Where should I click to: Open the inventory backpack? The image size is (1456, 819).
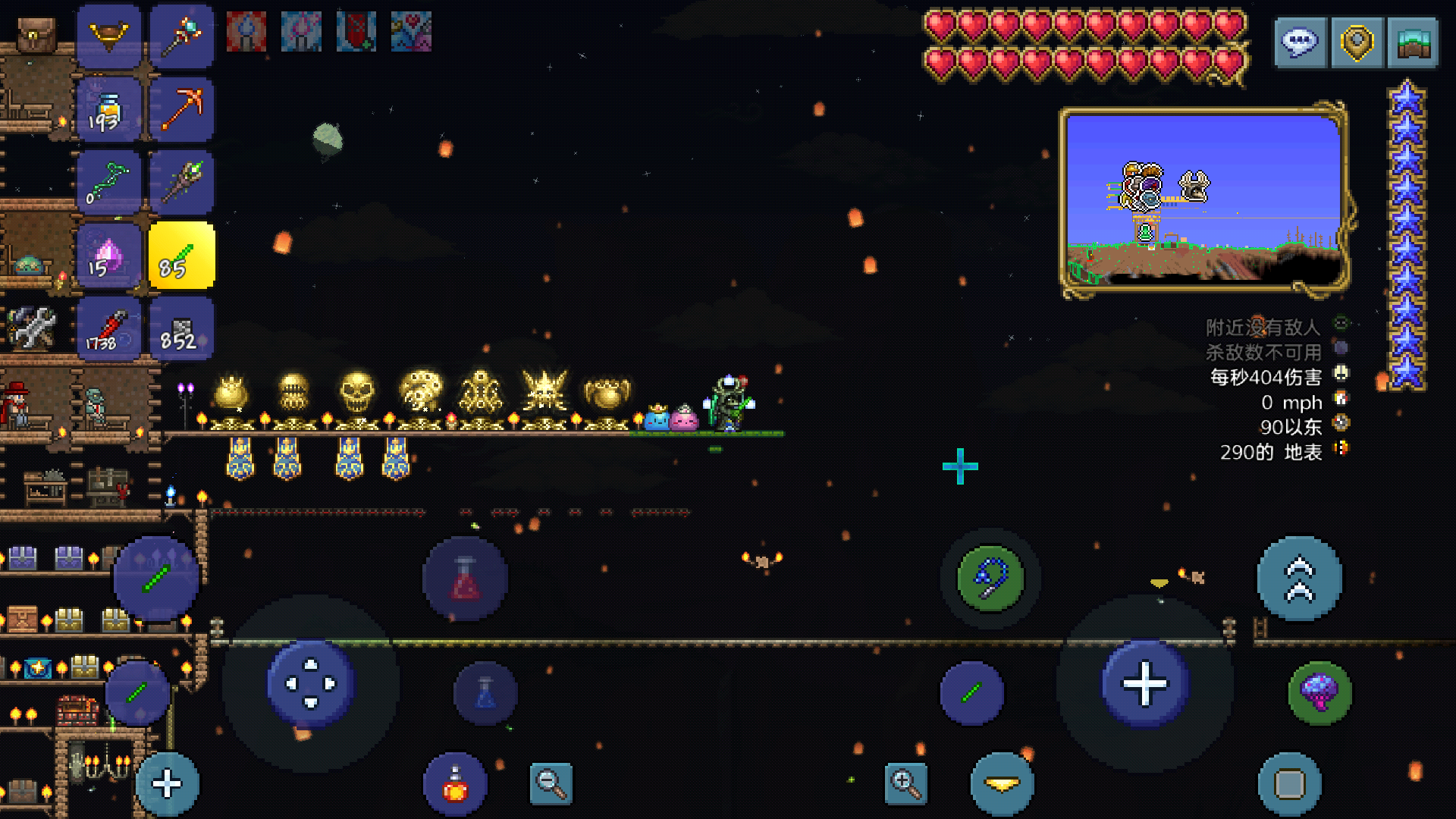[36, 35]
